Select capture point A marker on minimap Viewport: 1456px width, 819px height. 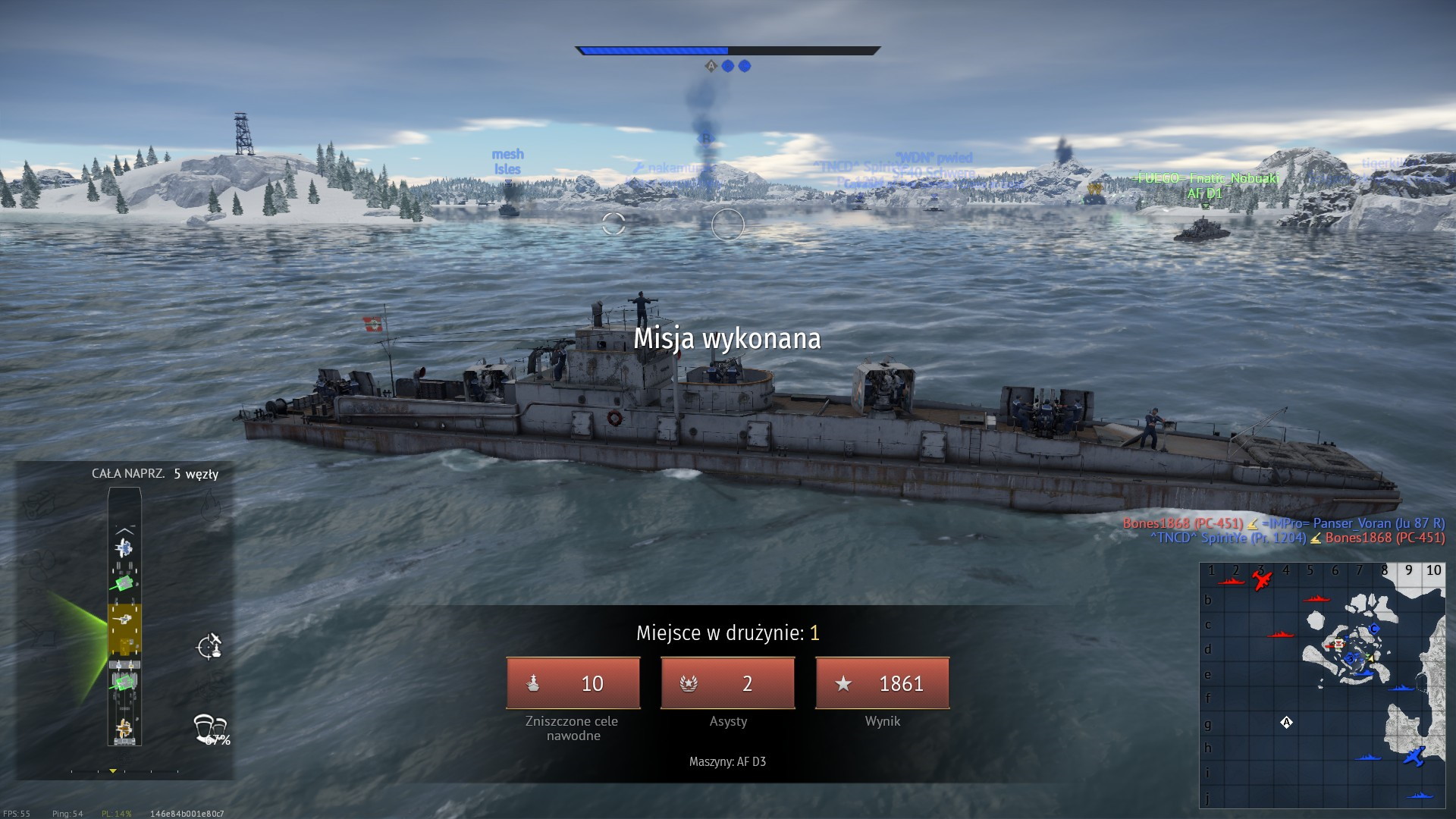click(x=1286, y=723)
